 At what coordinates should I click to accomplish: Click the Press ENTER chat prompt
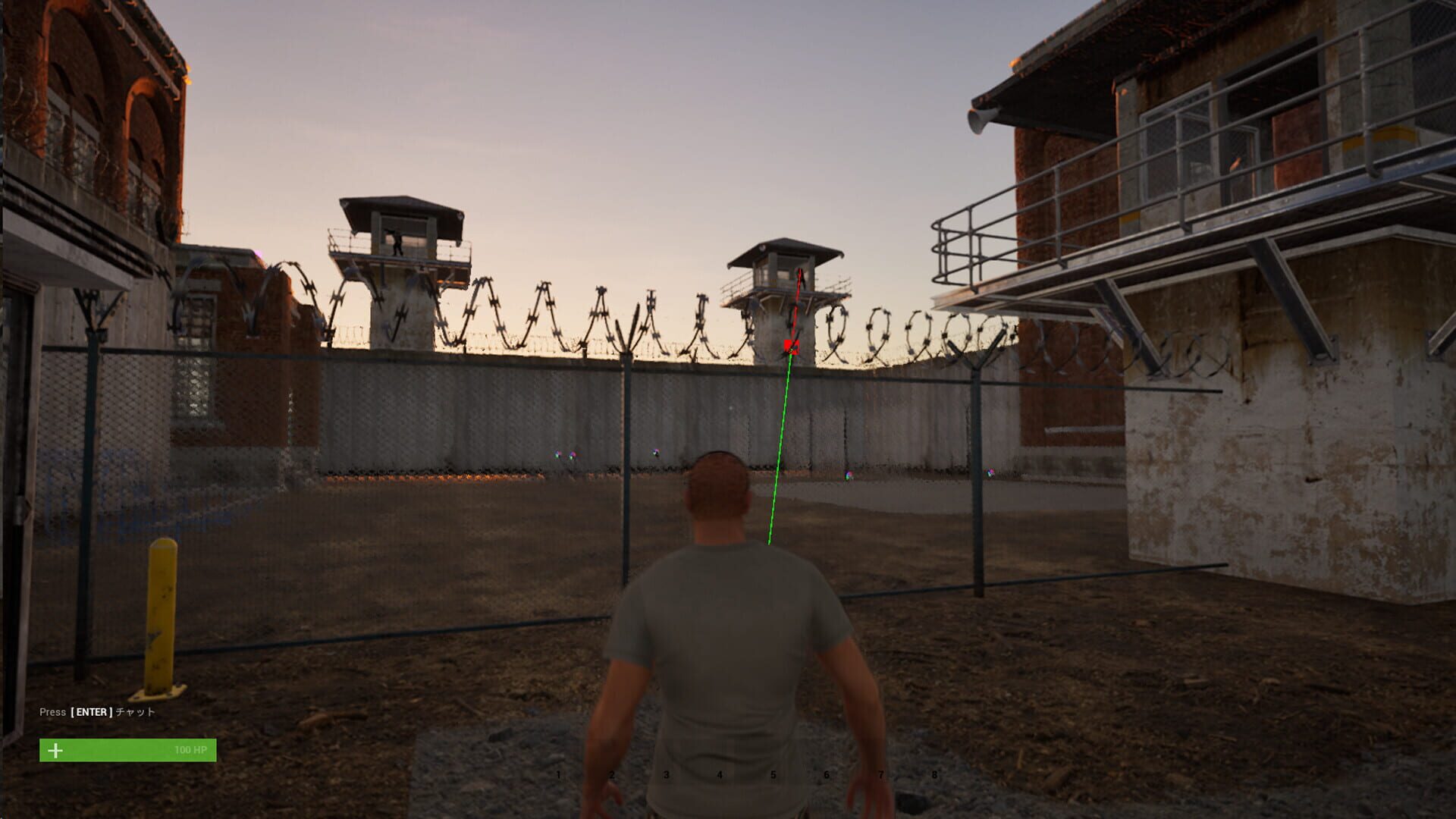pyautogui.click(x=99, y=712)
